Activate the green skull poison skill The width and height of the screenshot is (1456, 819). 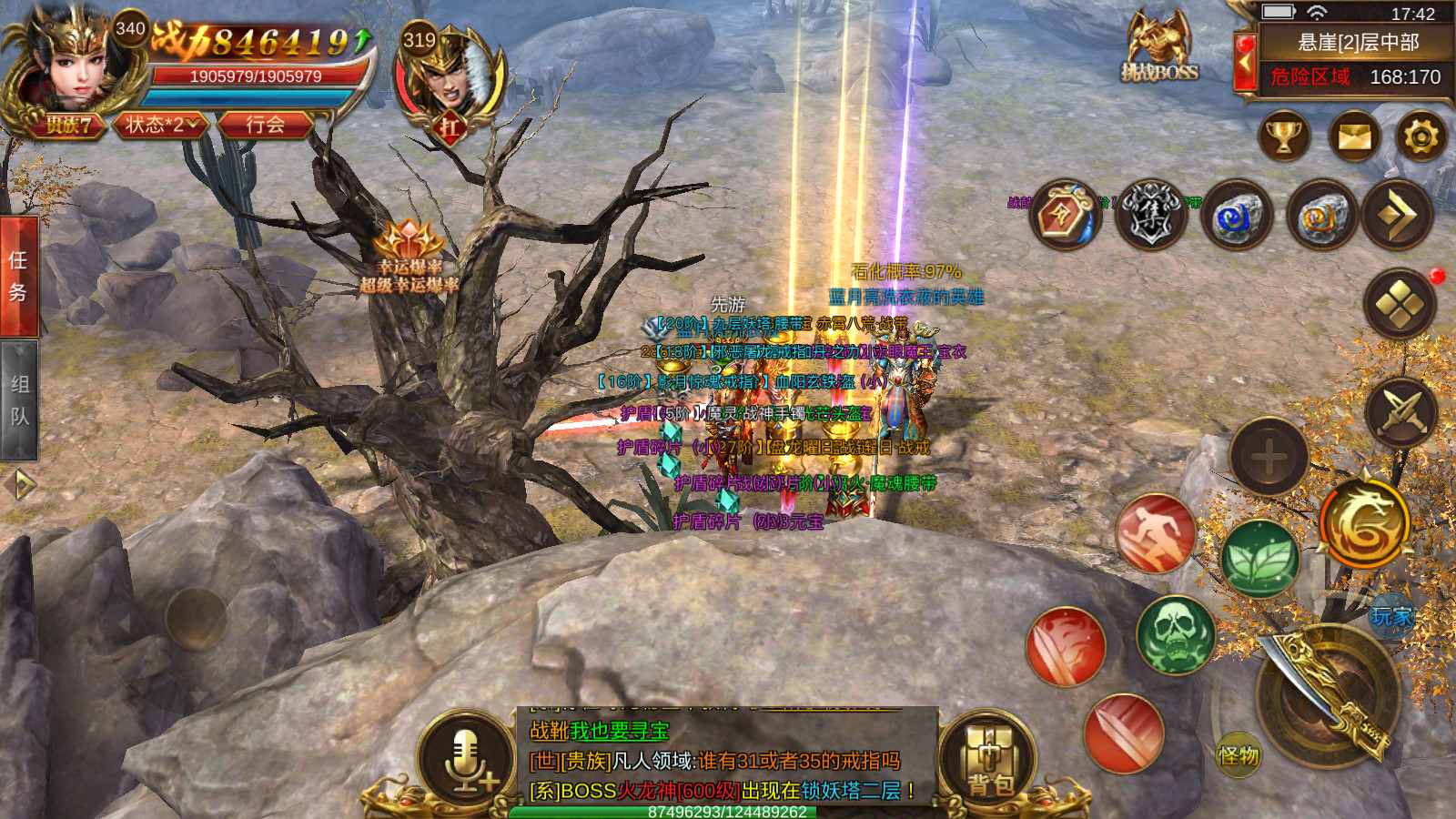click(x=1175, y=634)
